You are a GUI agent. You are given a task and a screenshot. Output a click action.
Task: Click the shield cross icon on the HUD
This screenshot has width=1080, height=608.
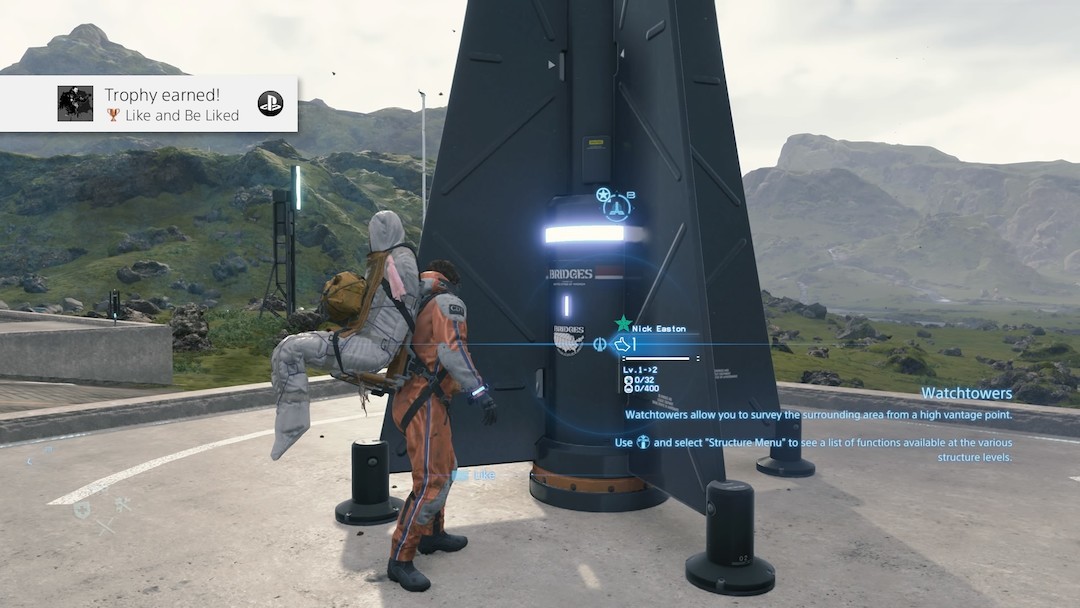point(81,508)
